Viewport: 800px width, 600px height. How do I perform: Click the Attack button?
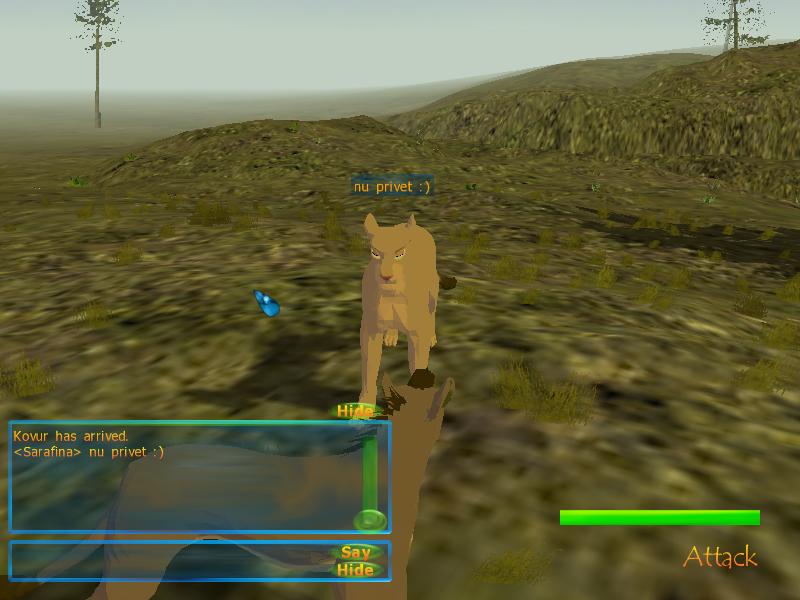[x=720, y=557]
